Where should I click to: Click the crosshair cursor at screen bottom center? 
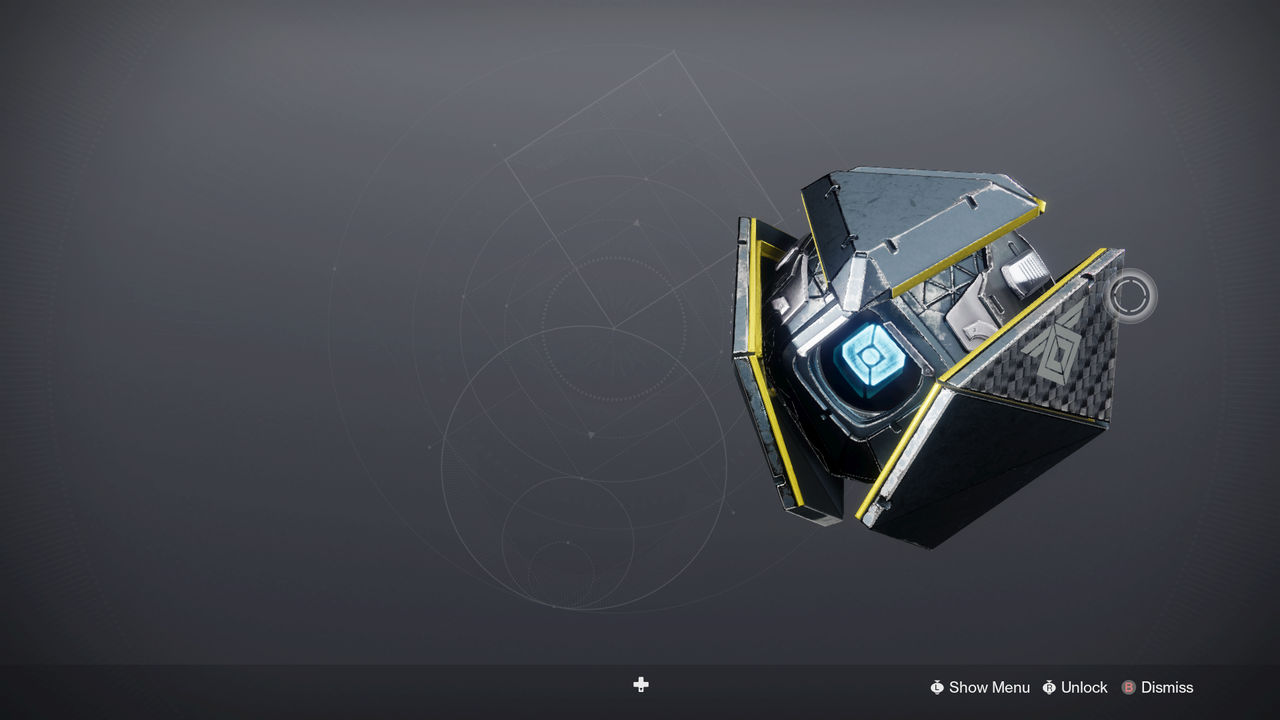pyautogui.click(x=640, y=685)
